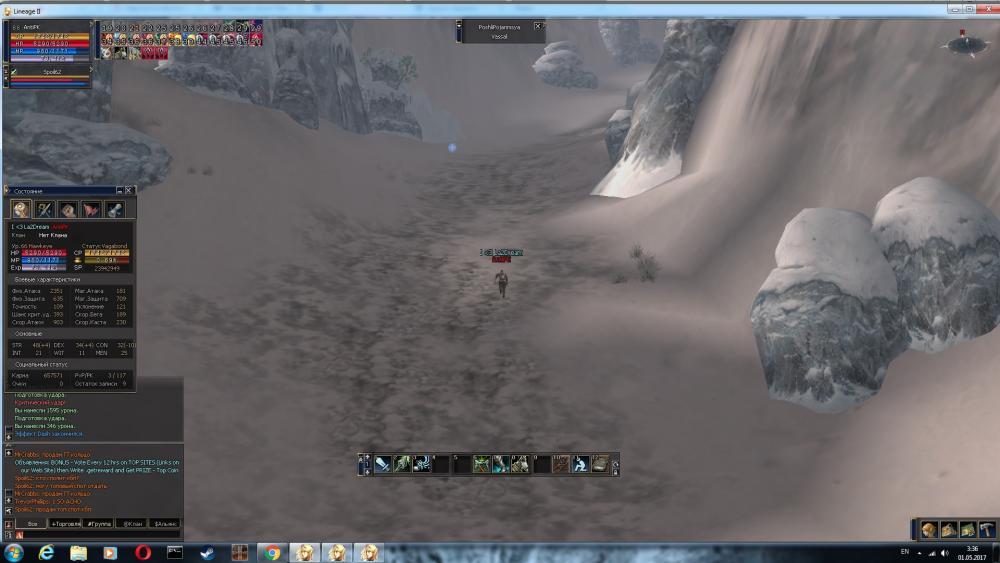Close the Lineage II game window
Viewport: 1000px width, 563px height.
coord(987,8)
